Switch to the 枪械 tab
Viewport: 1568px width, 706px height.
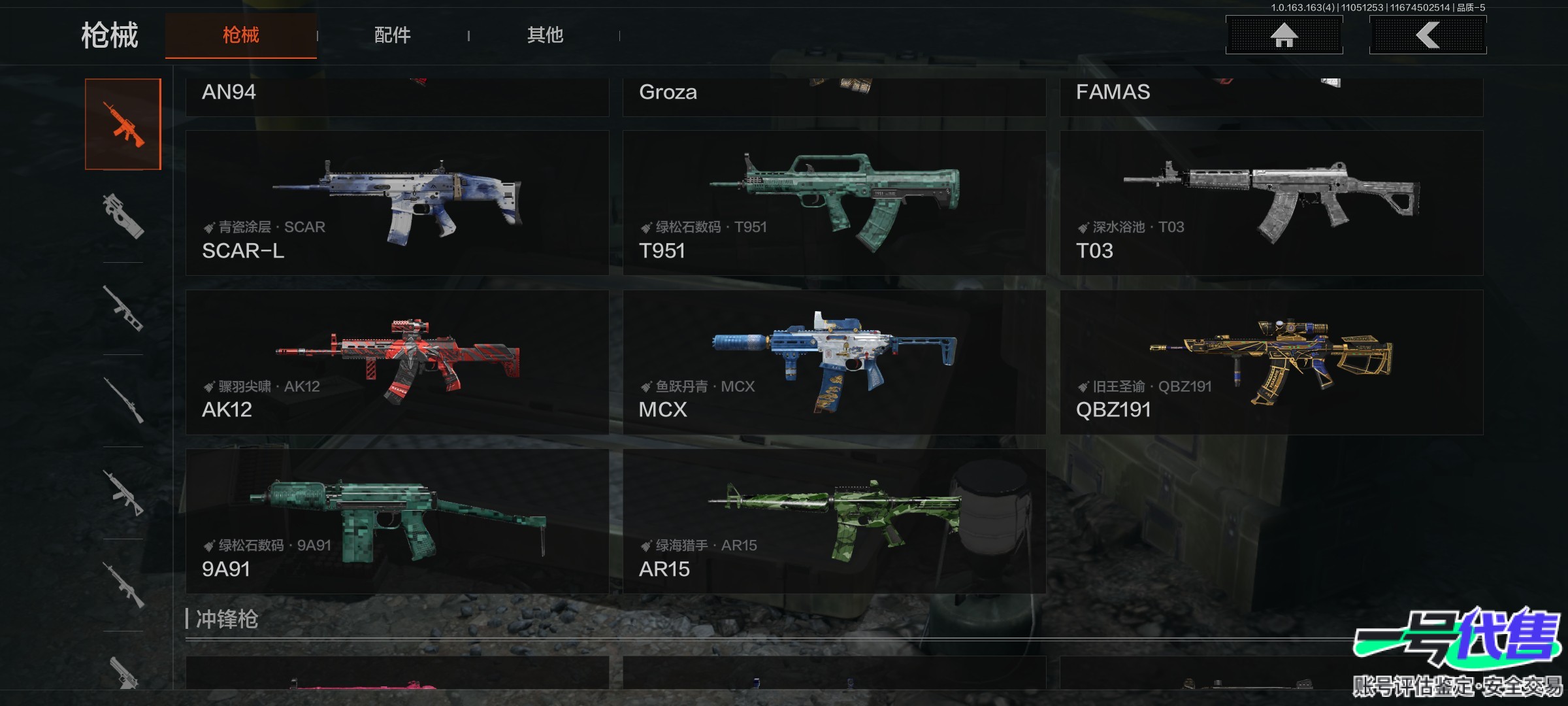point(240,35)
